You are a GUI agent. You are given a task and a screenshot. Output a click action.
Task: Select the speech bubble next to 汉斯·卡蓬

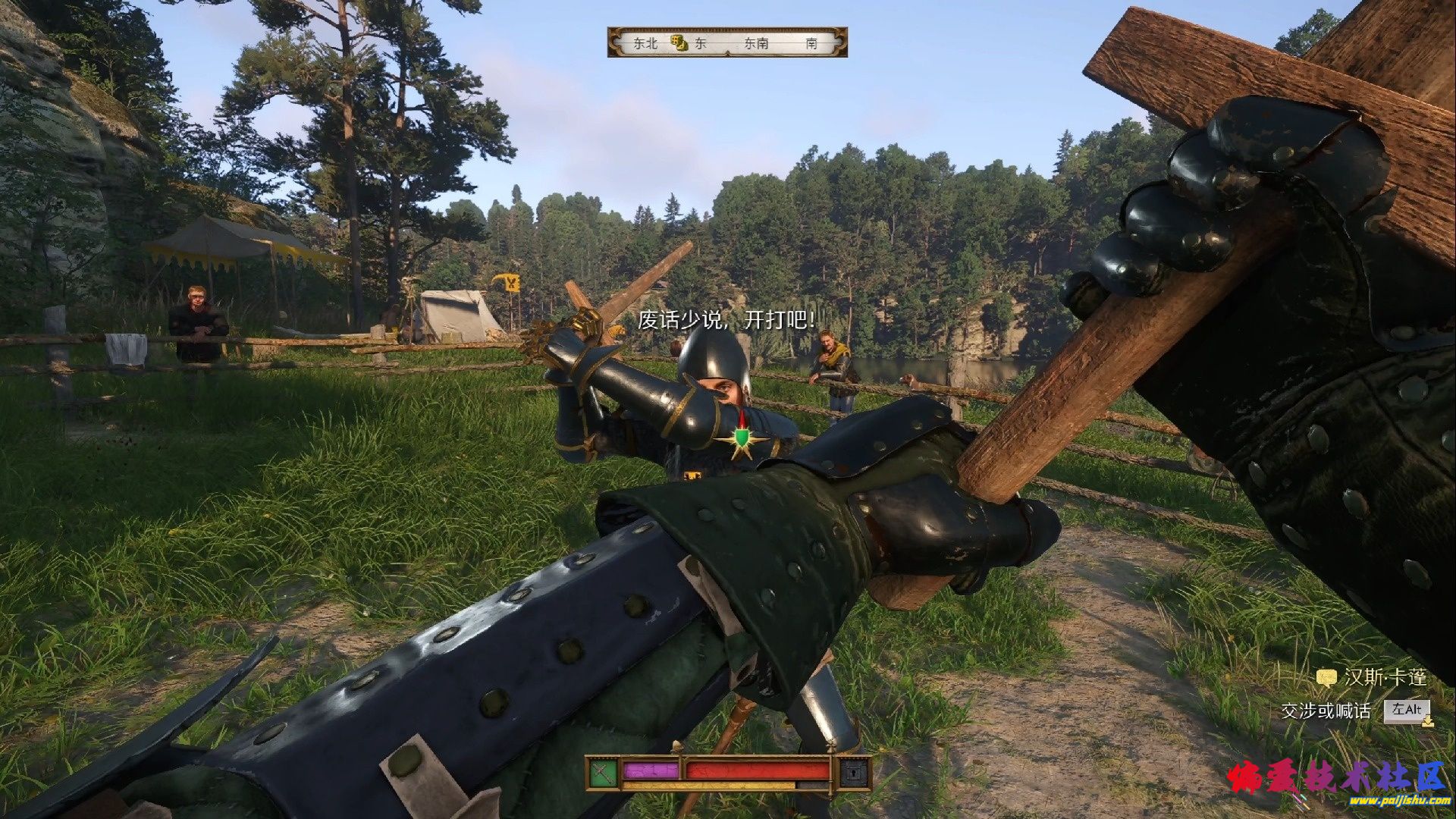[x=1326, y=678]
